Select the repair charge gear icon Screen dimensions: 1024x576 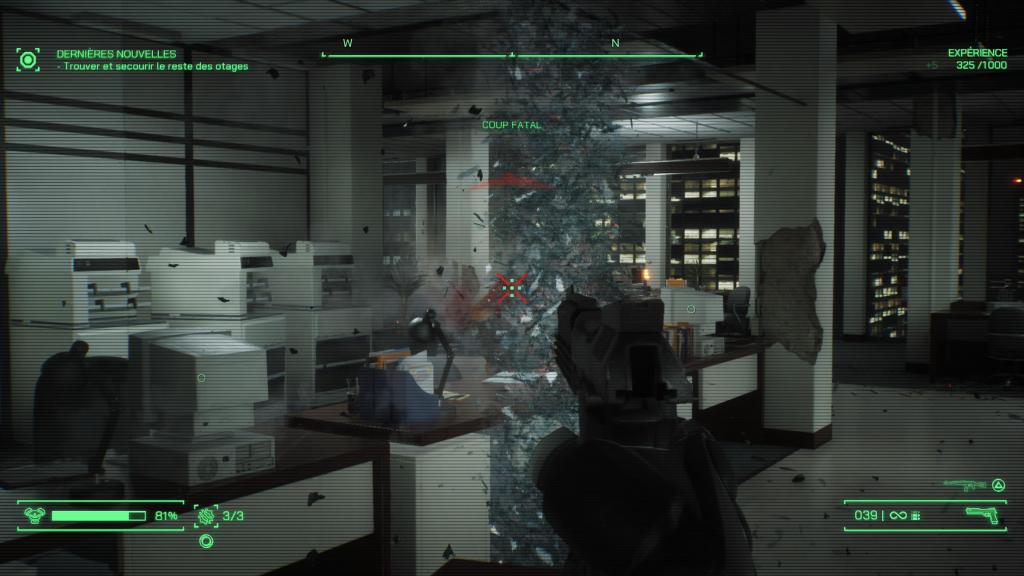point(206,516)
